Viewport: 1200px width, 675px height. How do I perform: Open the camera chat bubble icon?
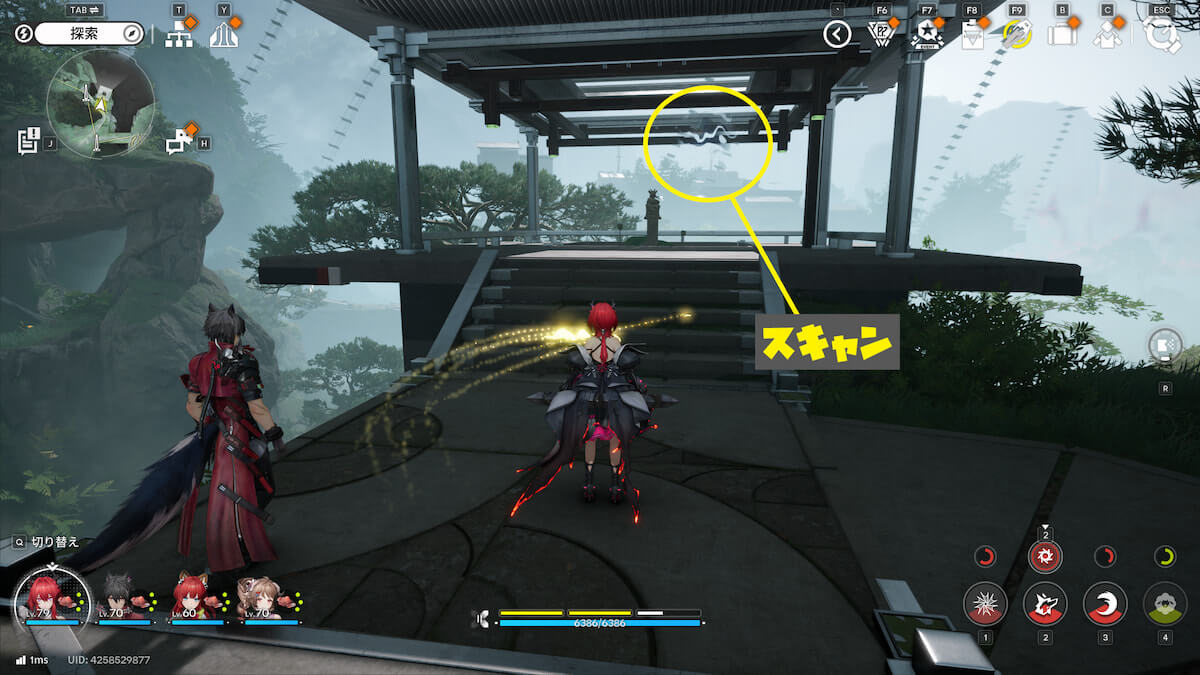pyautogui.click(x=179, y=141)
